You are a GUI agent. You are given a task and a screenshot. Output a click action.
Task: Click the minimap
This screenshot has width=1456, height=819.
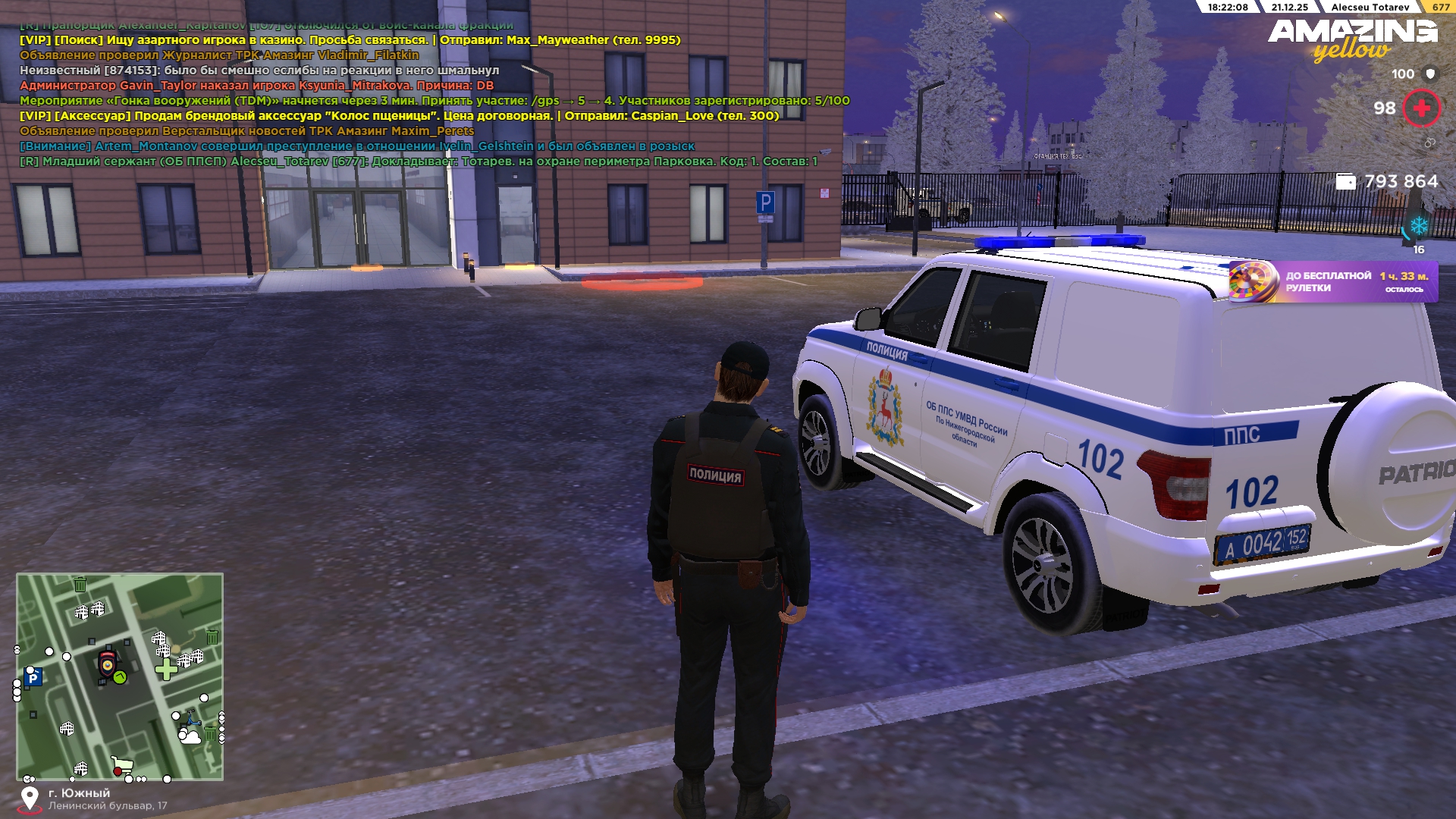120,676
